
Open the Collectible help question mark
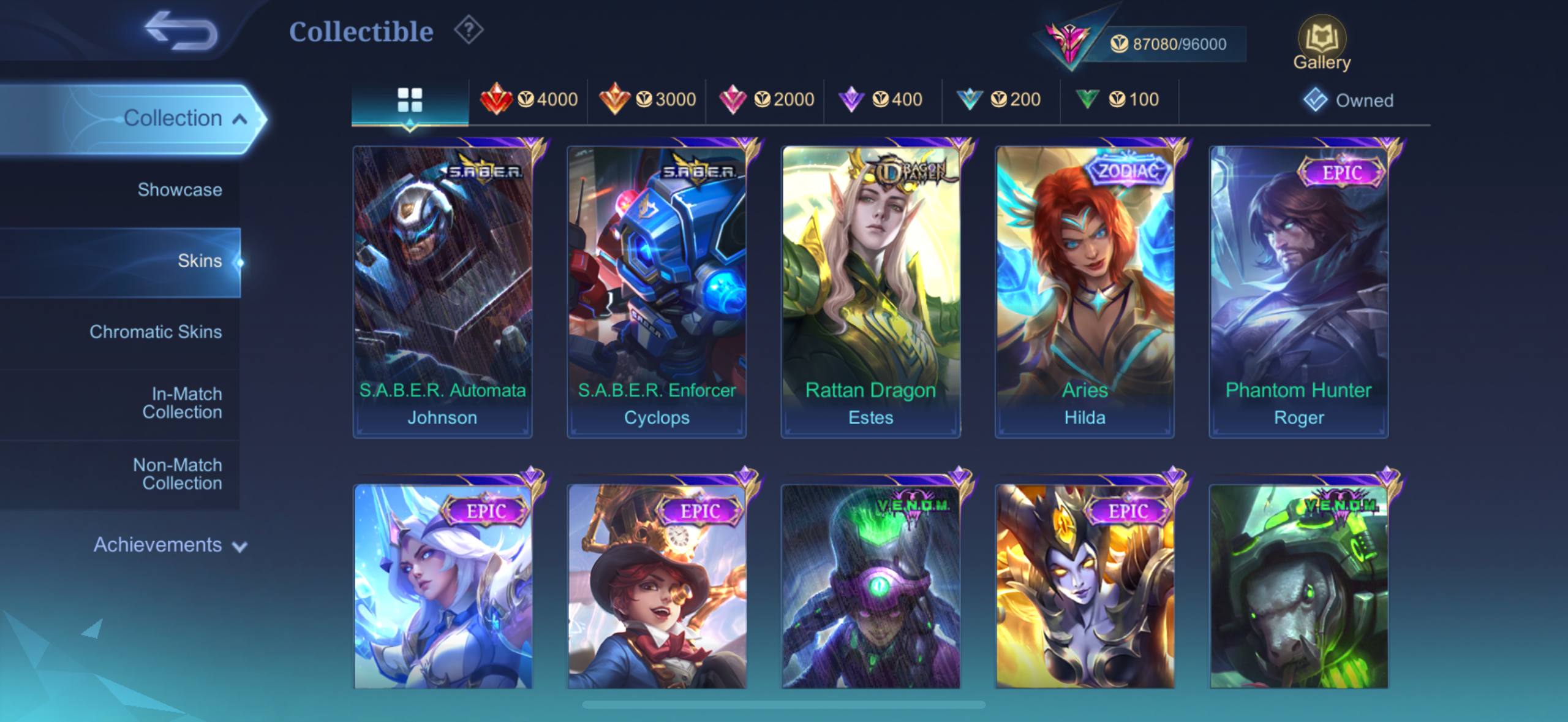tap(469, 30)
